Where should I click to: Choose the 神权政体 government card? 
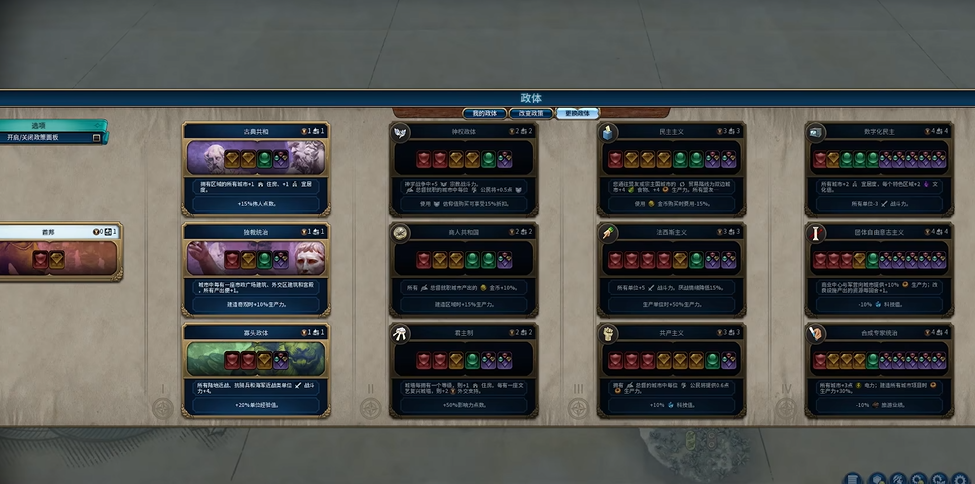[x=464, y=168]
